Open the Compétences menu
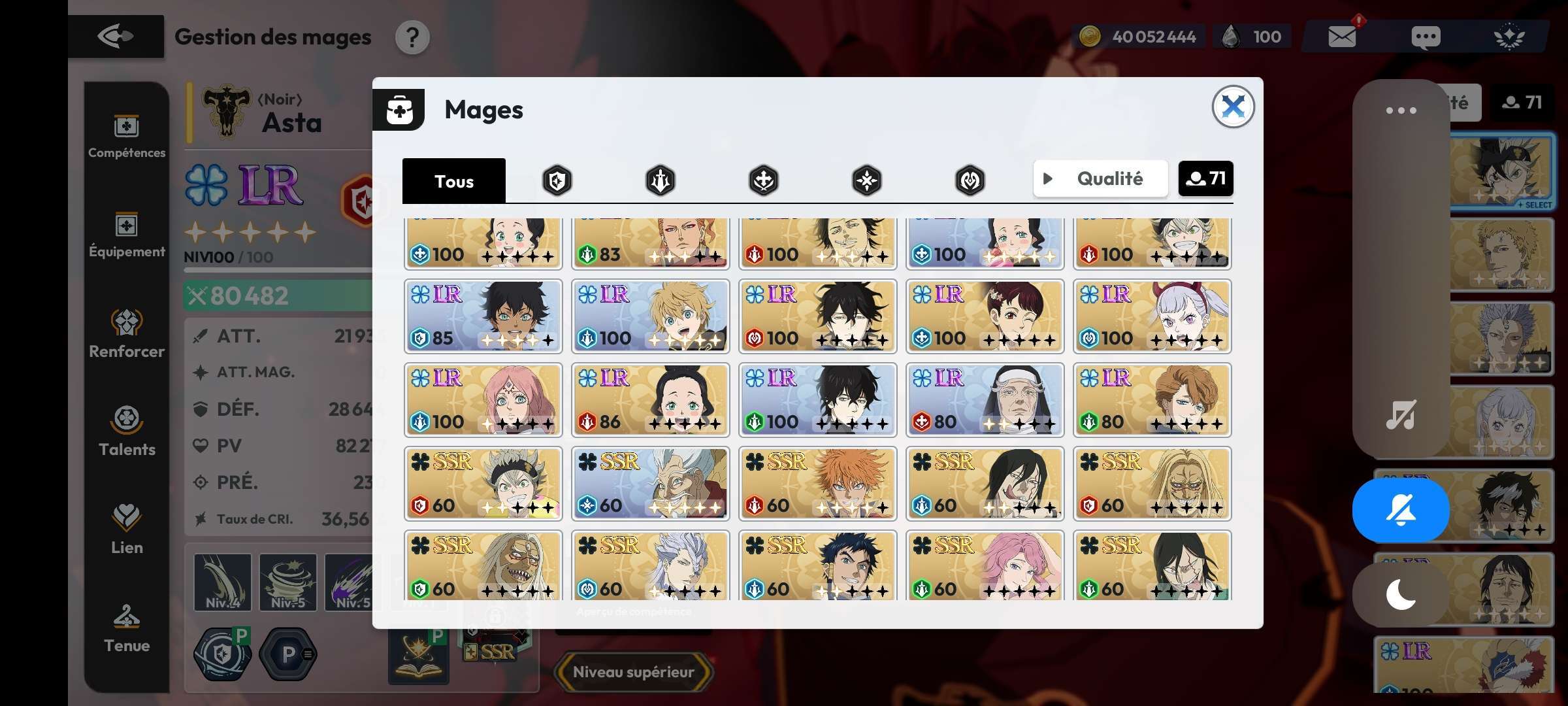Image resolution: width=1568 pixels, height=706 pixels. (127, 136)
